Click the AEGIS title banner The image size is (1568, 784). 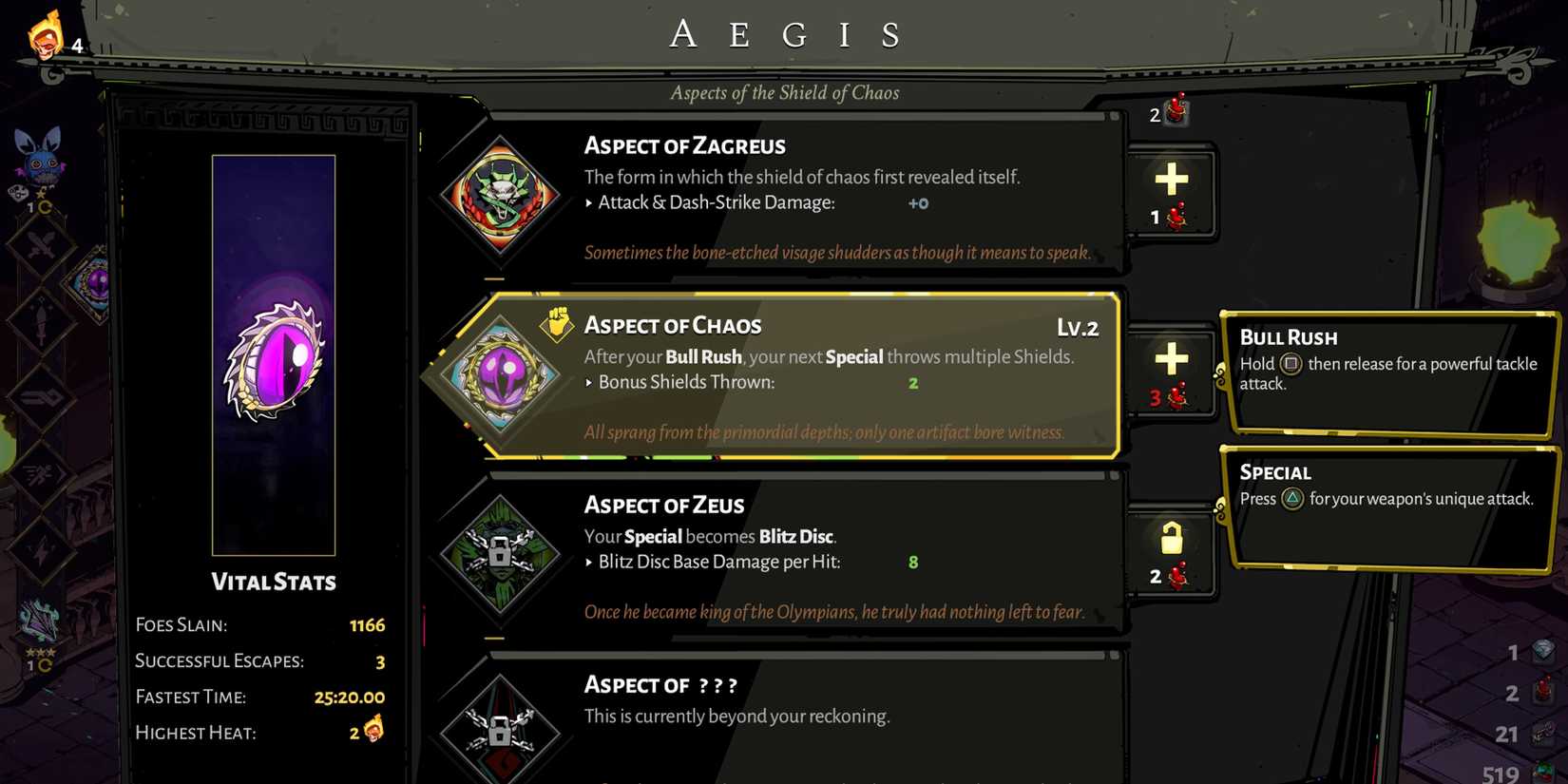[x=784, y=34]
